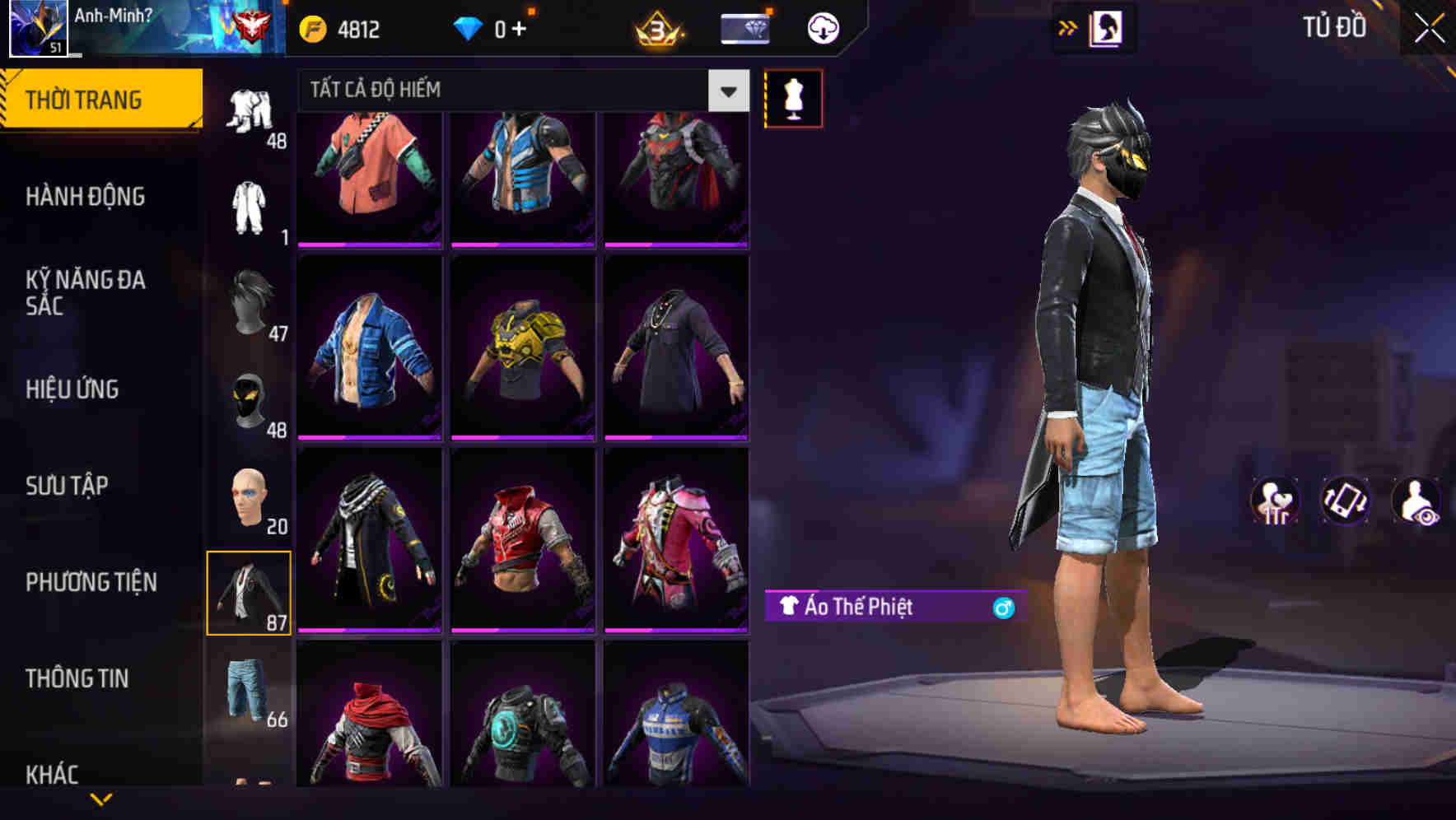Select the one-piece suit category with count 1
The width and height of the screenshot is (1456, 820).
pyautogui.click(x=251, y=204)
